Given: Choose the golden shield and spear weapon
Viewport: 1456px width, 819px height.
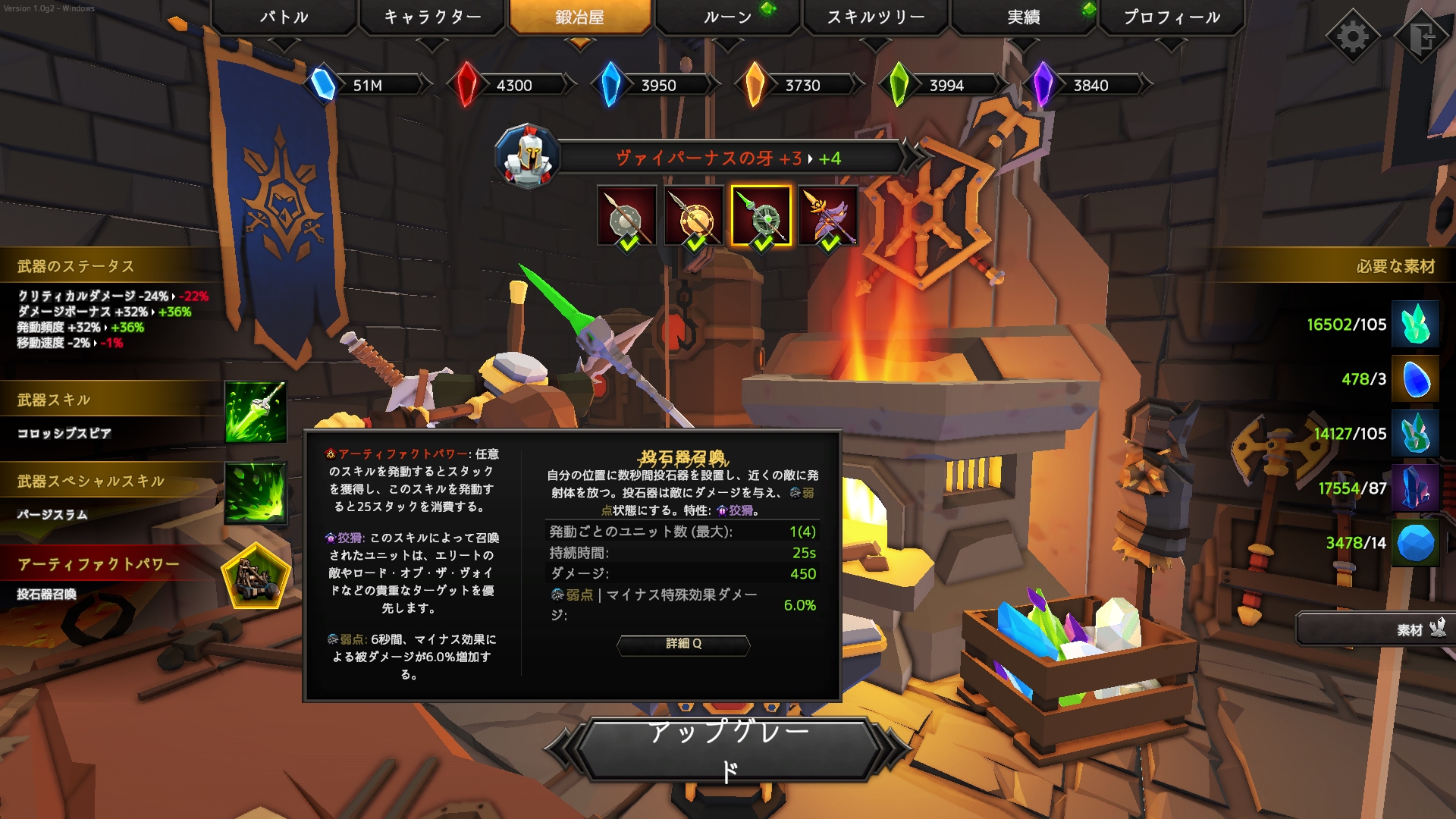Looking at the screenshot, I should click(693, 216).
